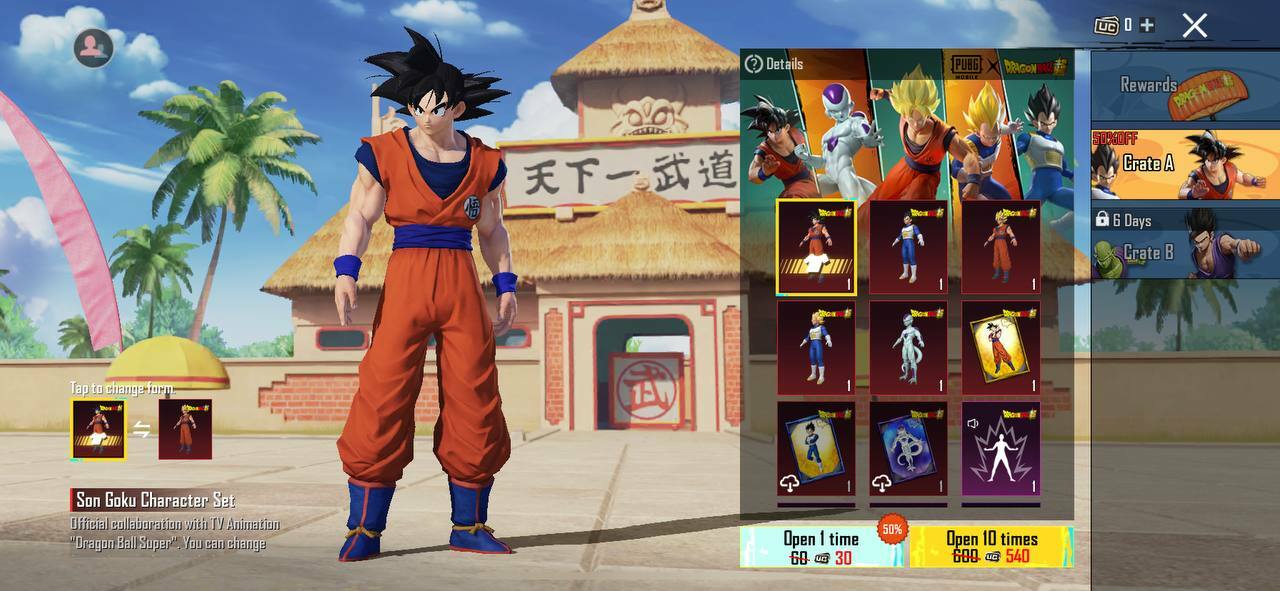The width and height of the screenshot is (1280, 591).
Task: Select the black-haired Vegeta set reward
Action: click(x=908, y=247)
